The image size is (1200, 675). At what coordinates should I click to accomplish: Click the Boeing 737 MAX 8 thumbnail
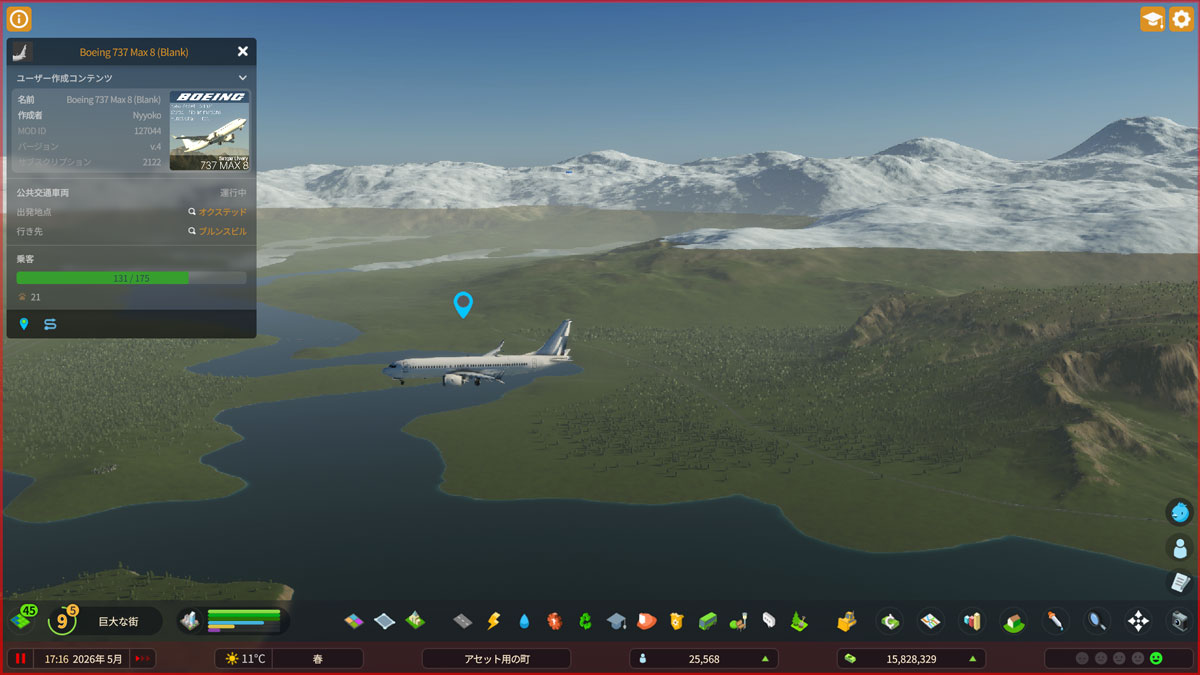click(x=209, y=131)
